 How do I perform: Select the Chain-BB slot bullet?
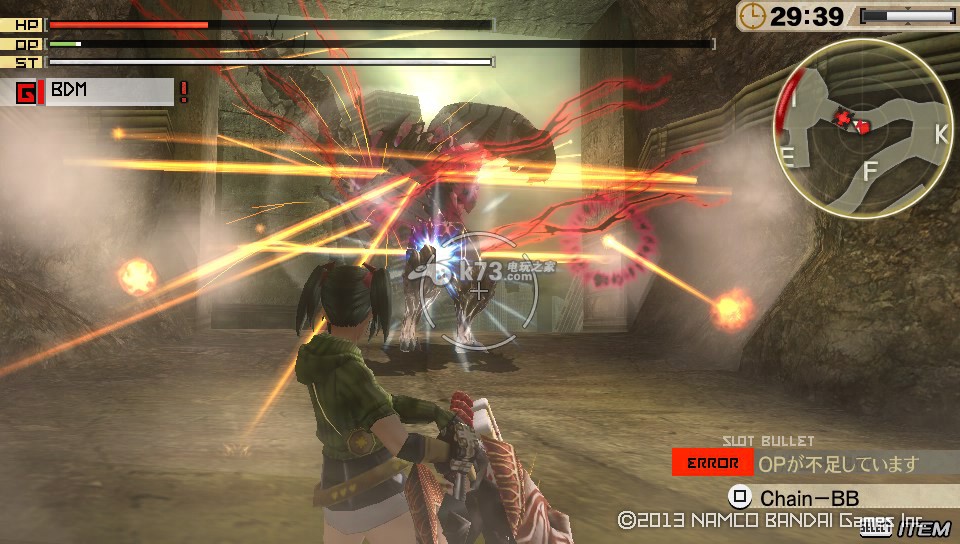tap(808, 497)
